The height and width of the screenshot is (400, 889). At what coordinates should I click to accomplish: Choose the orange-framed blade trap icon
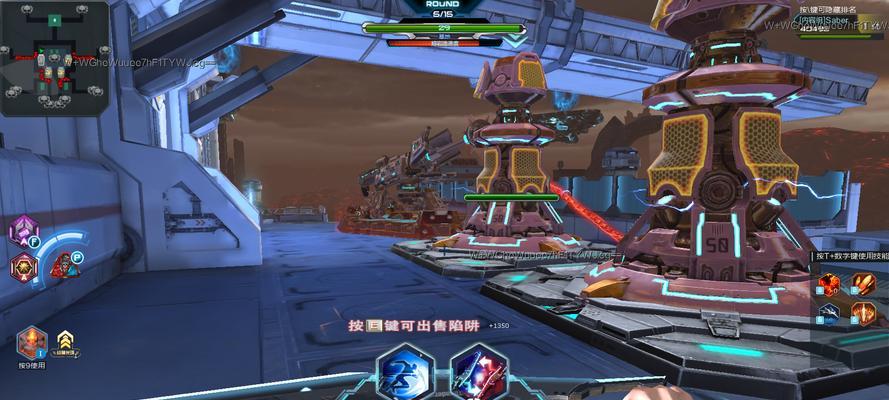pyautogui.click(x=863, y=286)
